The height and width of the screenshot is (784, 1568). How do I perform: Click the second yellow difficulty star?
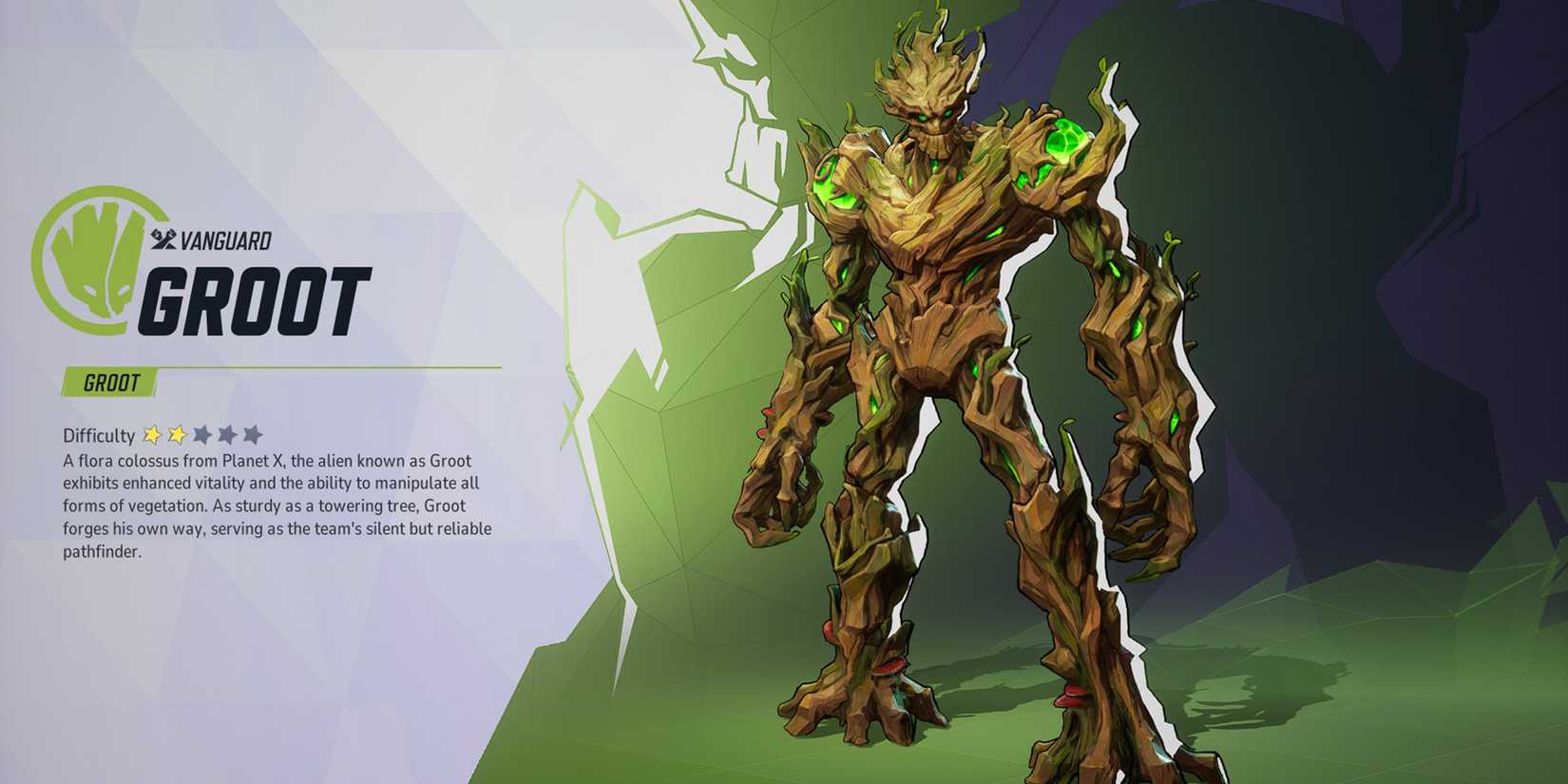177,434
